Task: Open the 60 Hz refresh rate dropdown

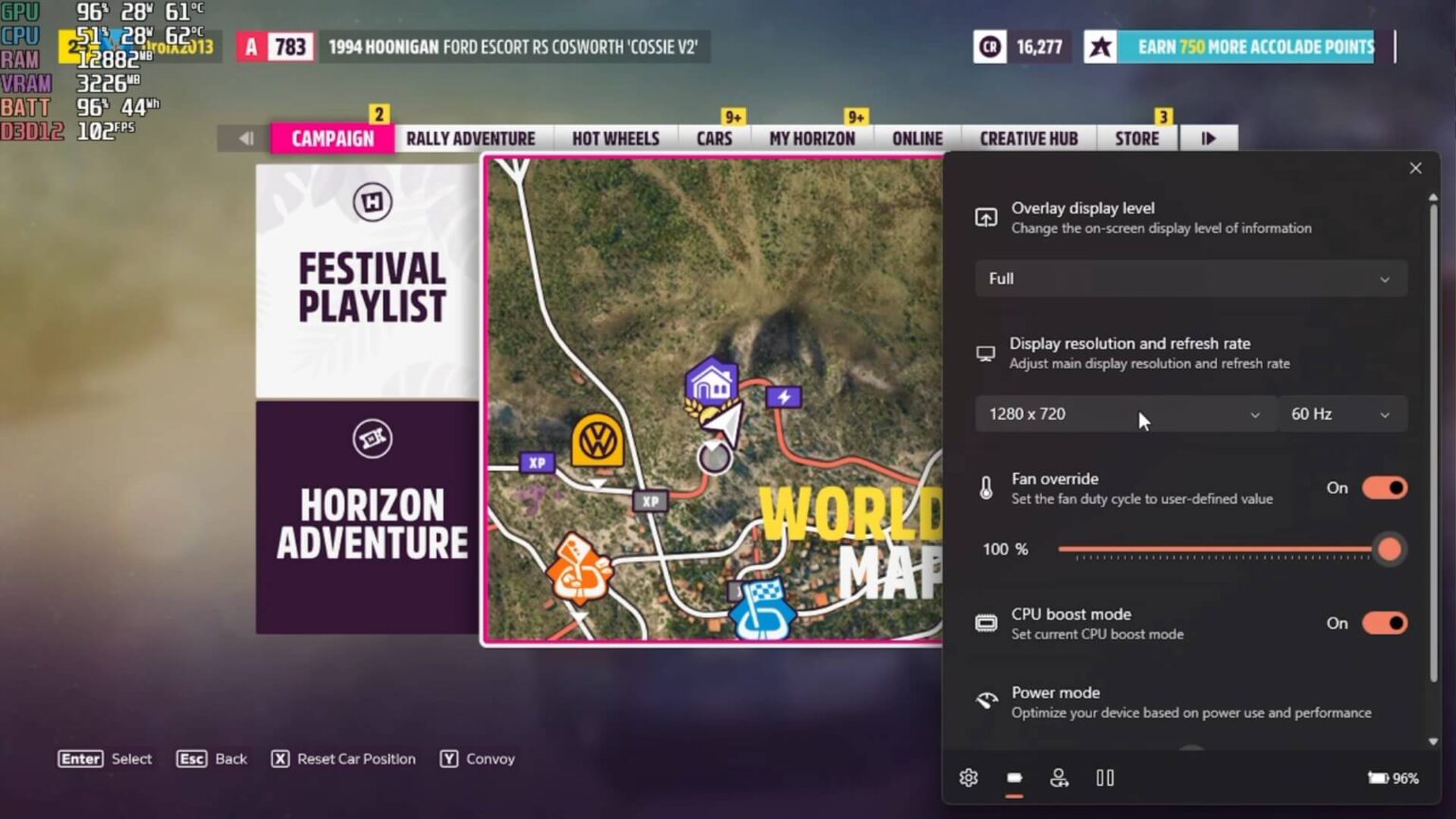Action: (x=1342, y=413)
